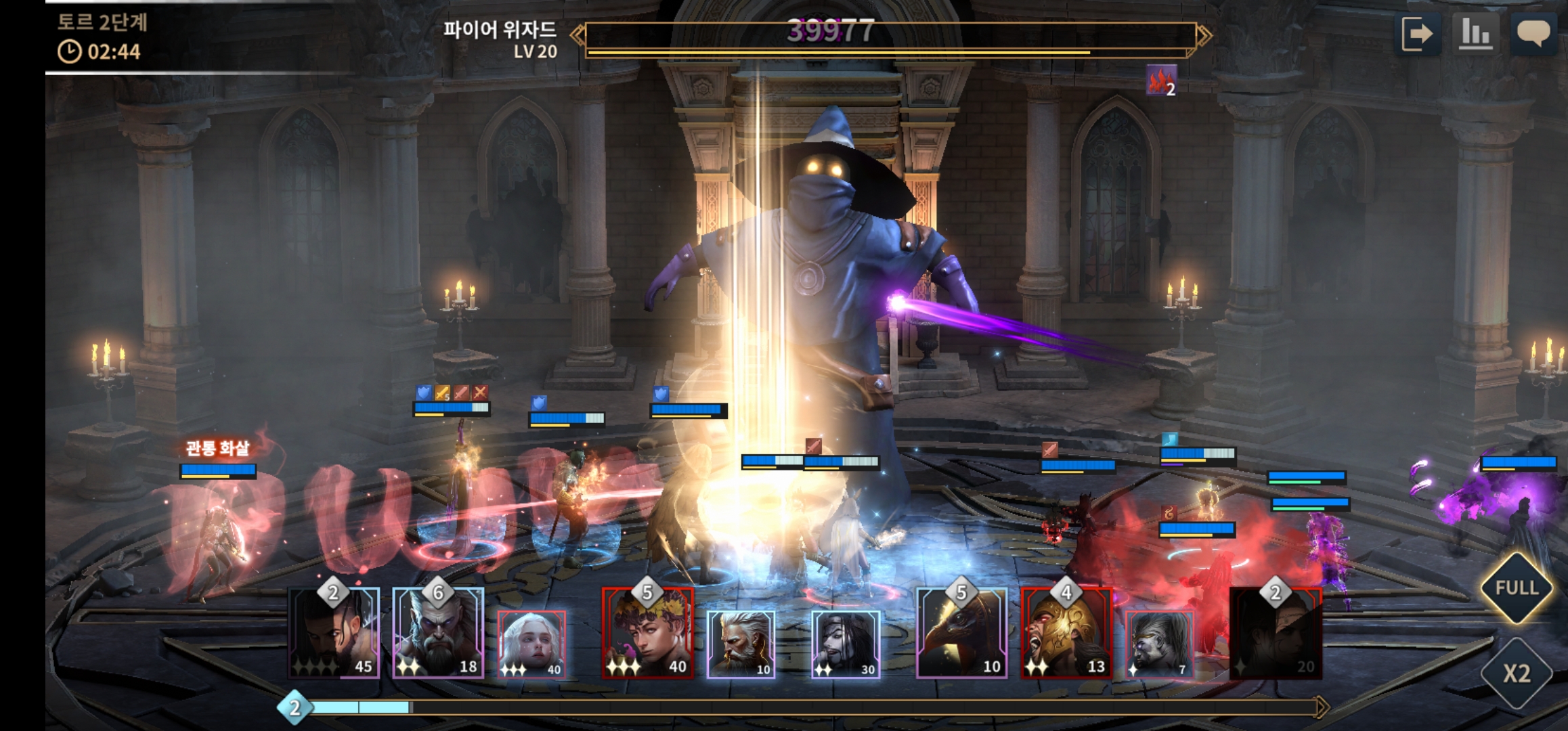Toggle the X2 battle speed
This screenshot has width=1568, height=731.
tap(1517, 673)
